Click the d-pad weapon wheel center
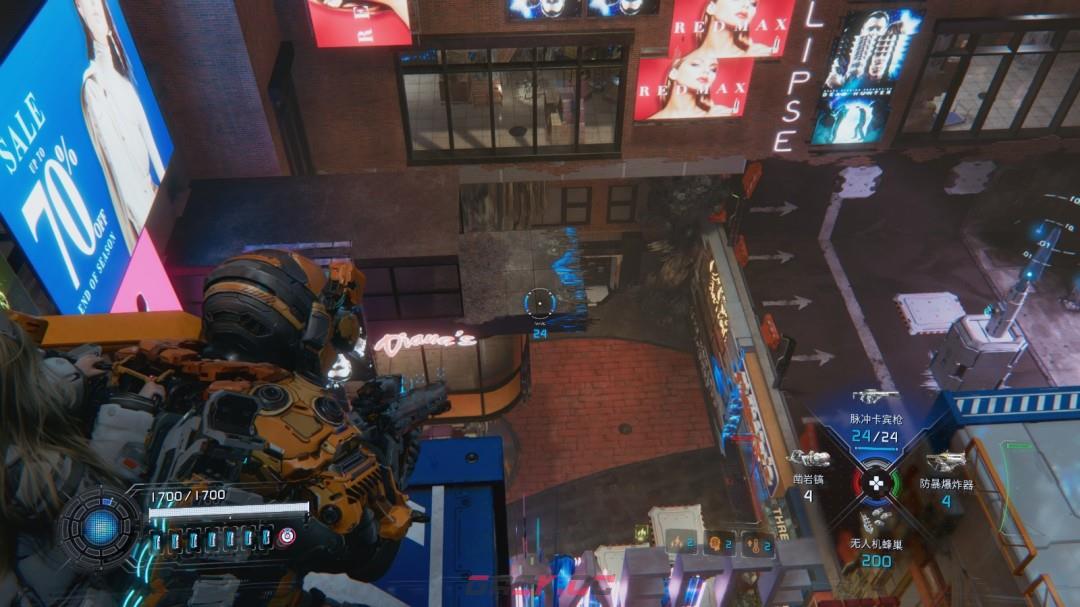The image size is (1080, 607). click(876, 482)
